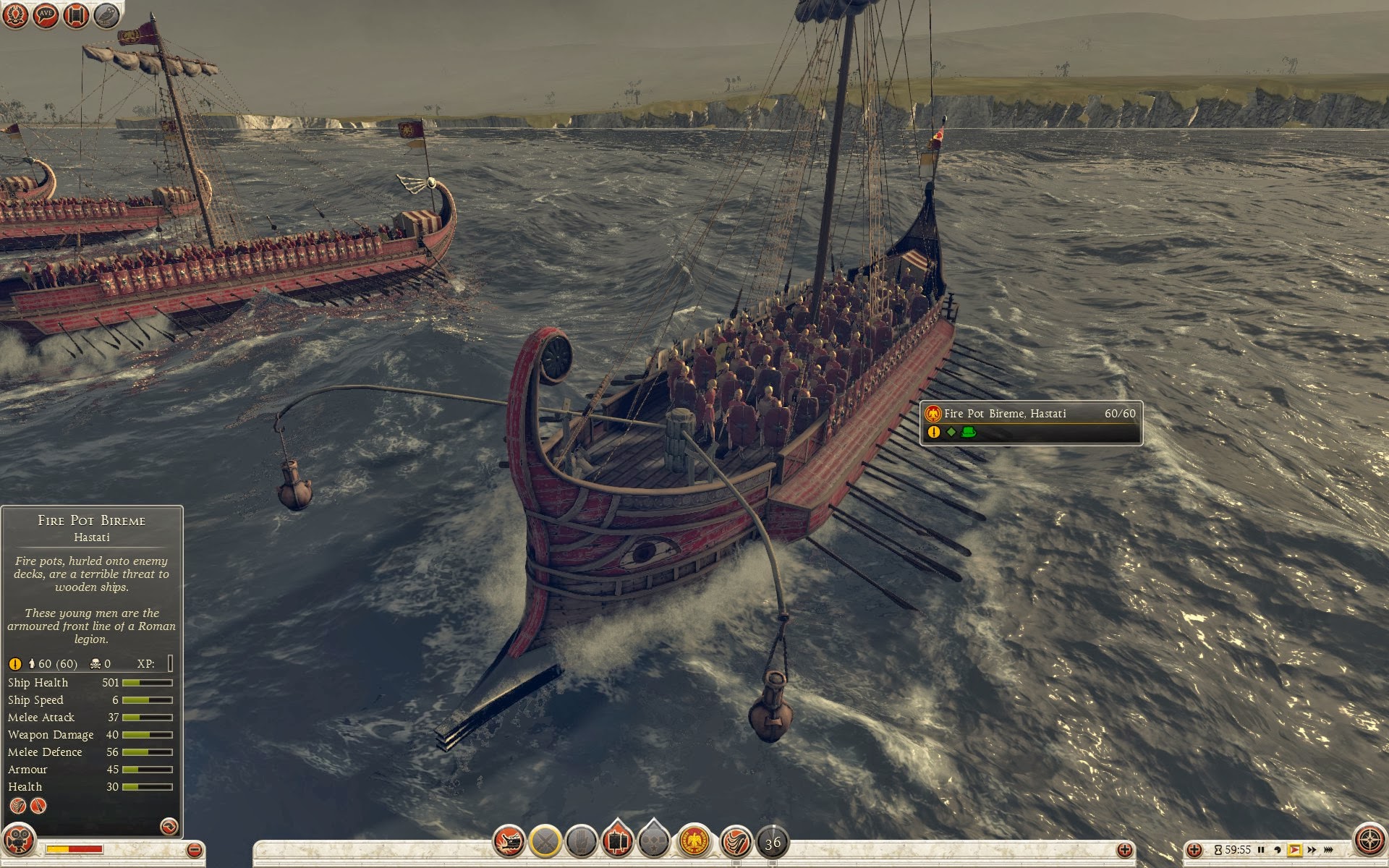
Task: Set battle to slow motion speed
Action: point(1278,850)
